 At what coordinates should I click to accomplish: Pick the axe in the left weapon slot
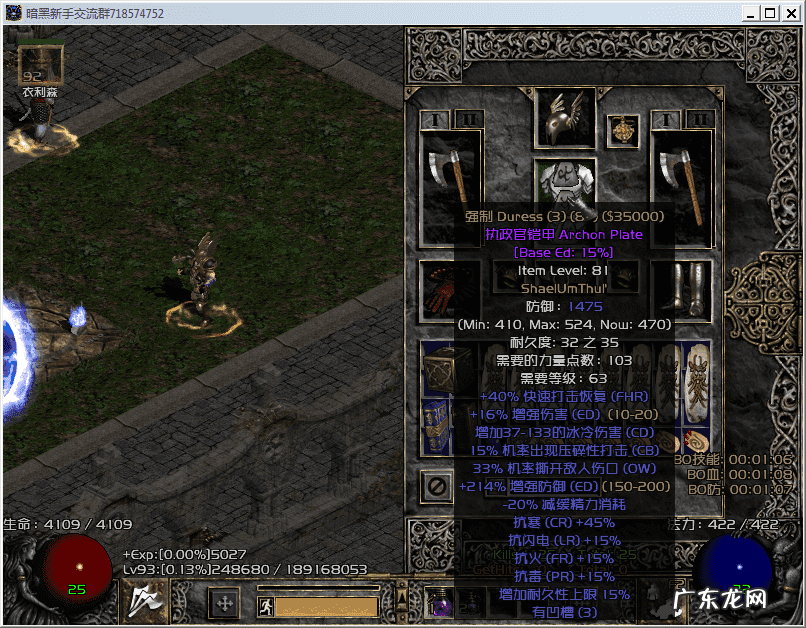[451, 180]
